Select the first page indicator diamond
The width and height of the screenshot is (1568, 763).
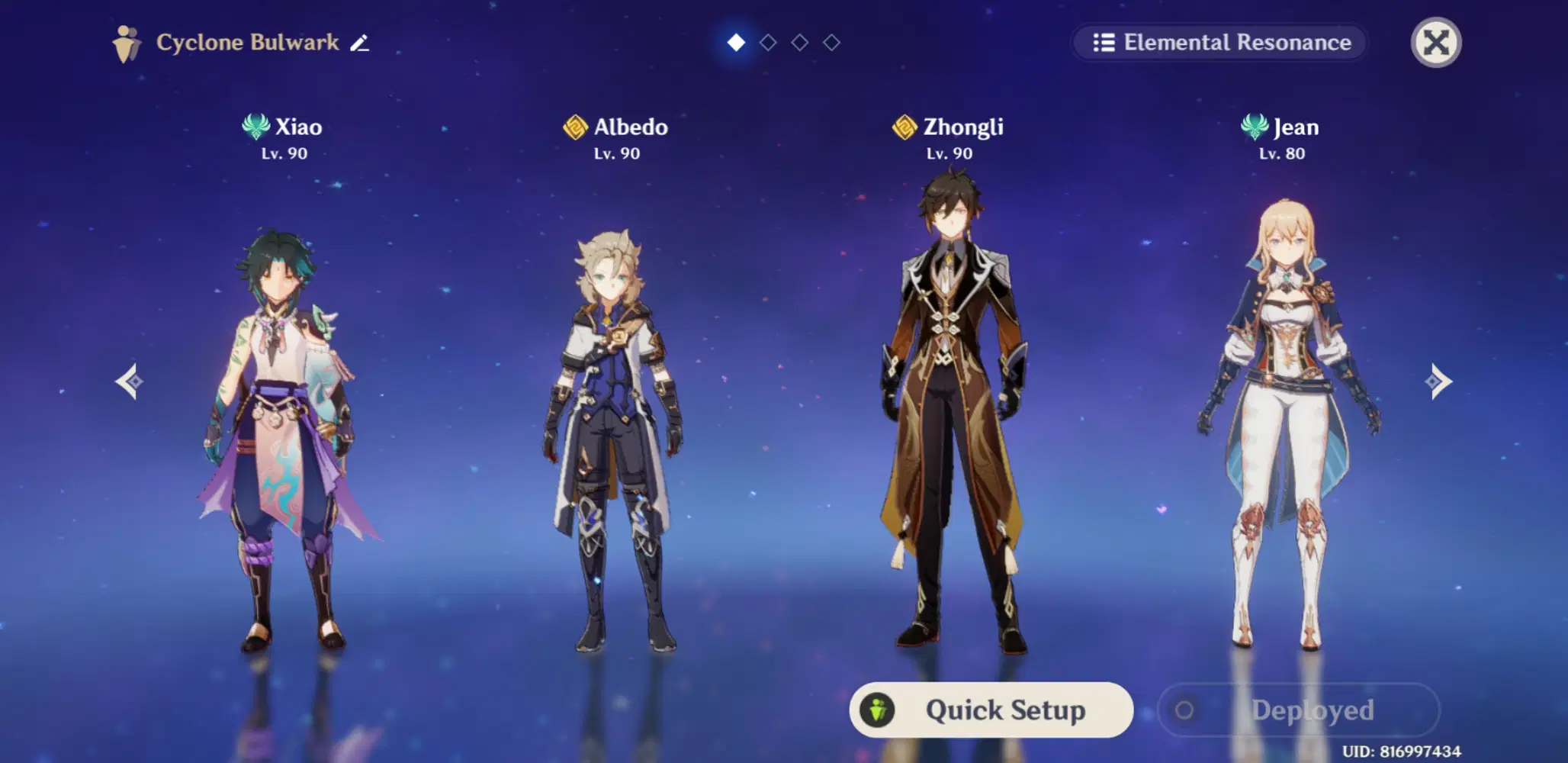click(734, 43)
